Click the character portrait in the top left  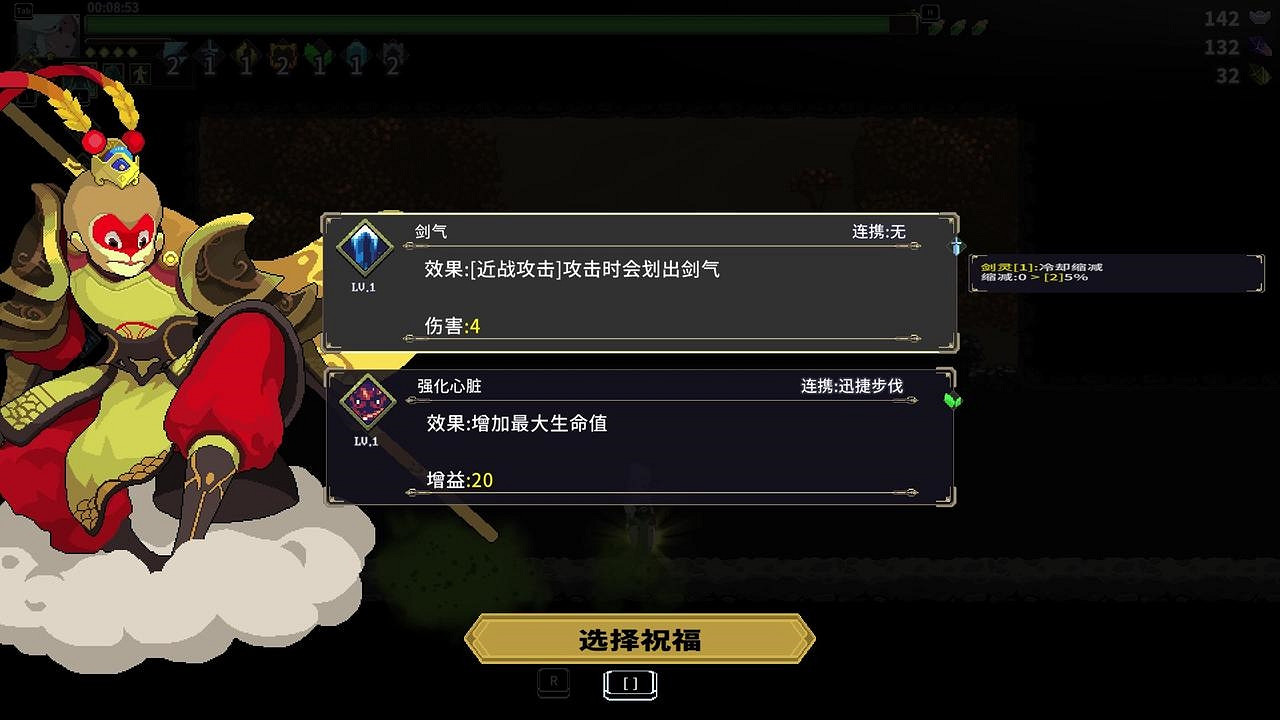pyautogui.click(x=55, y=35)
